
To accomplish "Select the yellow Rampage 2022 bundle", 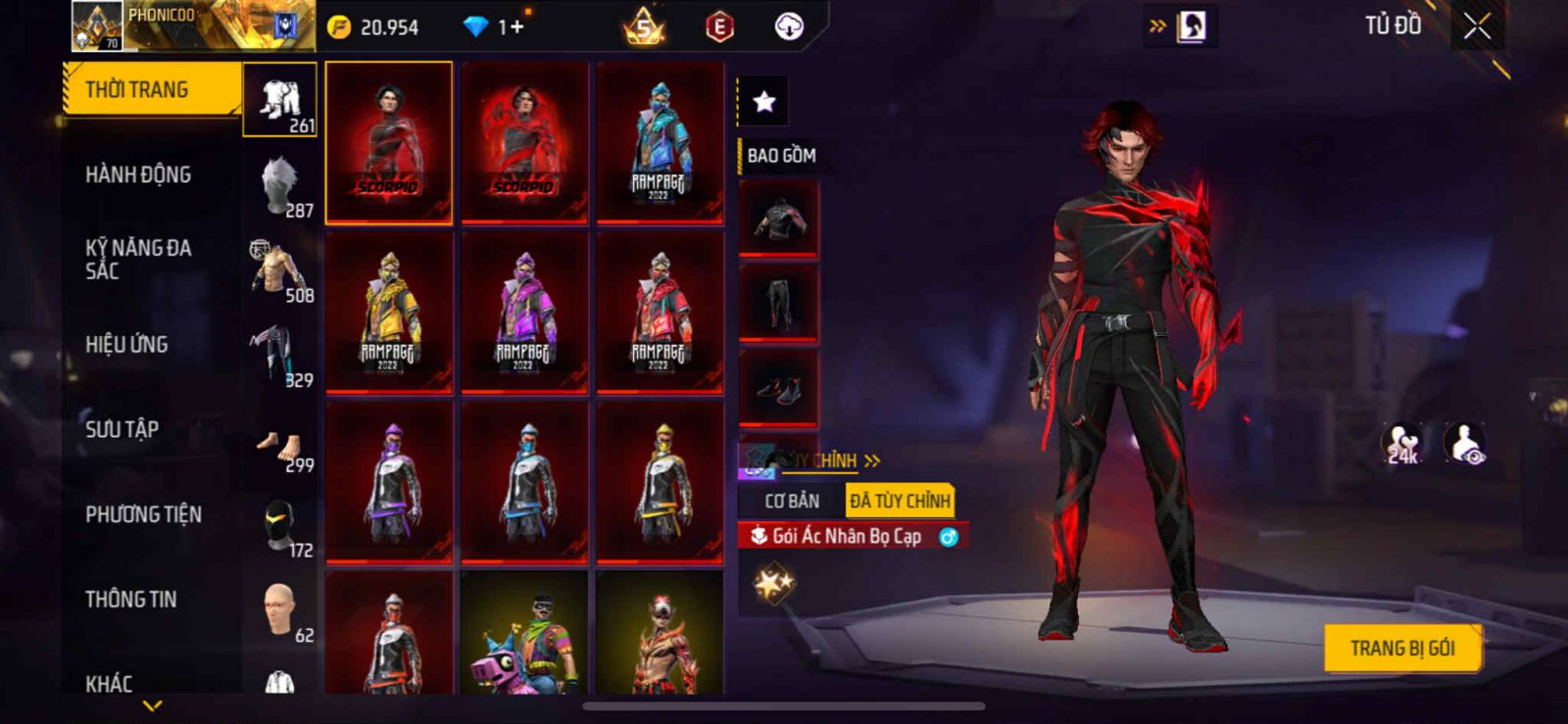I will (x=389, y=313).
